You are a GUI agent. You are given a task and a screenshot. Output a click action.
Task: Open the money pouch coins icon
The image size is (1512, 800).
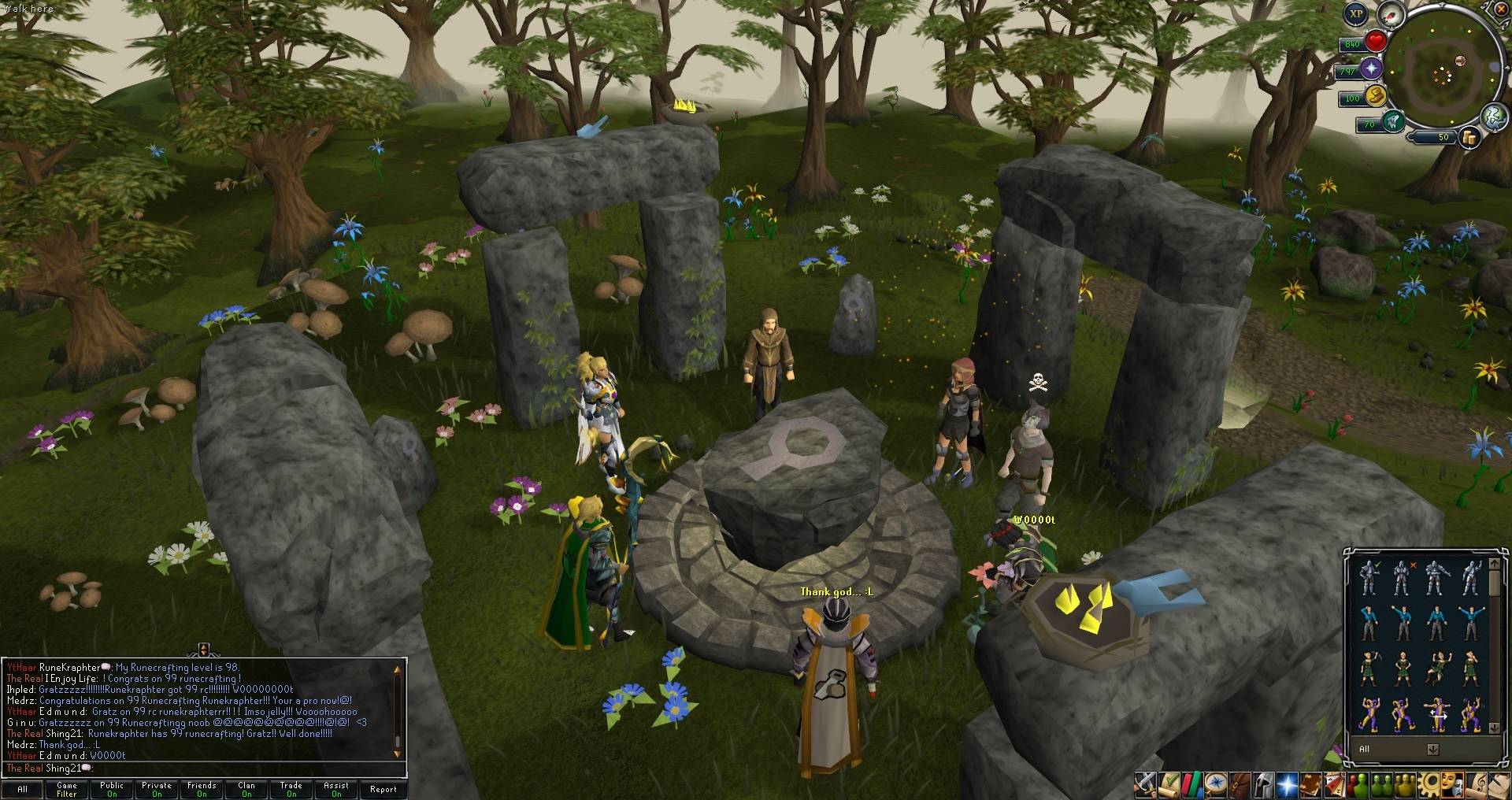coord(1469,138)
